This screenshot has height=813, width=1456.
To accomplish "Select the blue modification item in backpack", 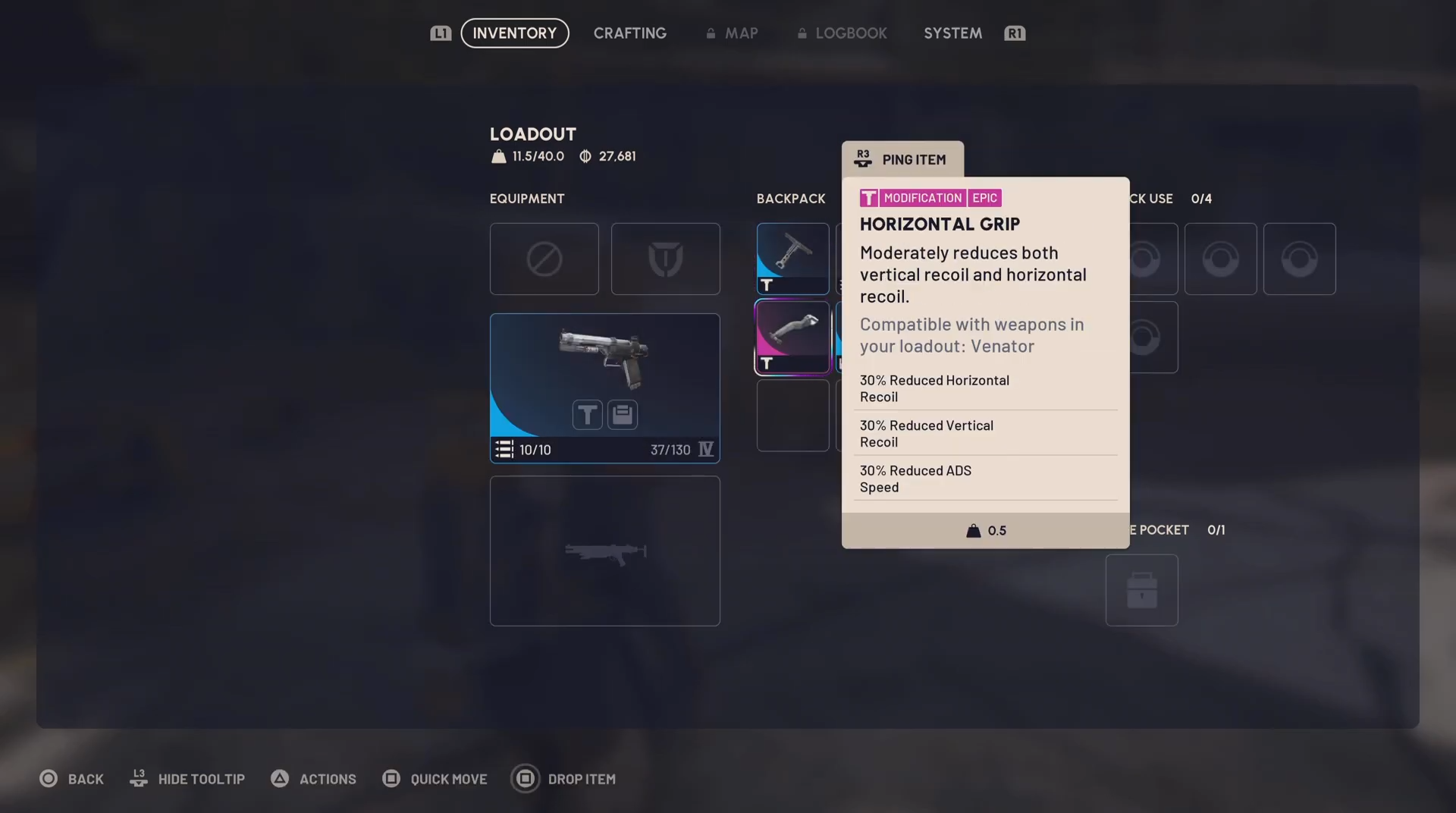I will pos(792,258).
